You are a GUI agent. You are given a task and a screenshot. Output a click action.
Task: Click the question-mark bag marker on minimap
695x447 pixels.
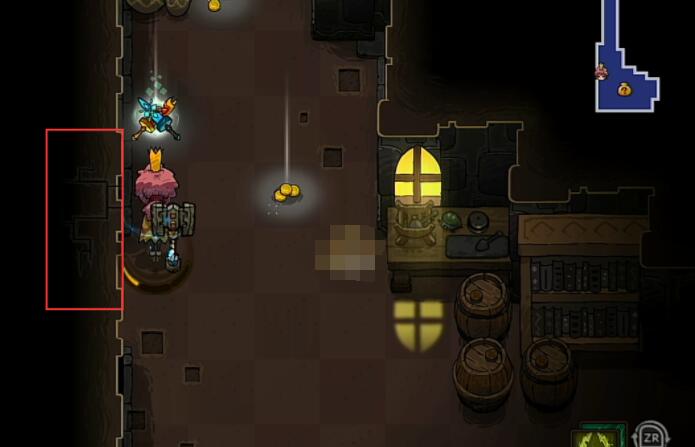625,89
